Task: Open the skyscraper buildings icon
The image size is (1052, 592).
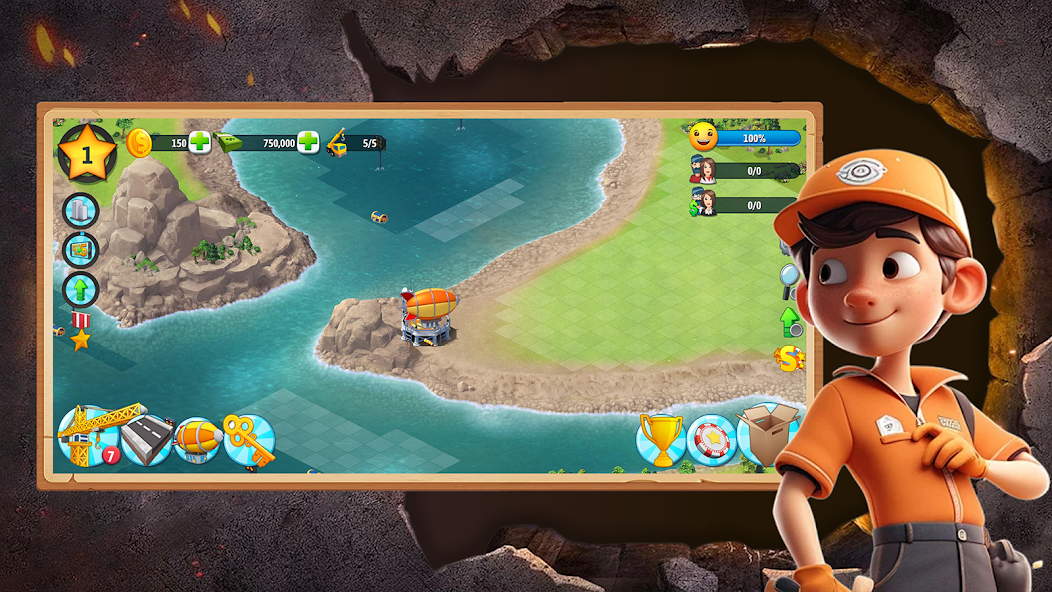Action: pos(81,211)
